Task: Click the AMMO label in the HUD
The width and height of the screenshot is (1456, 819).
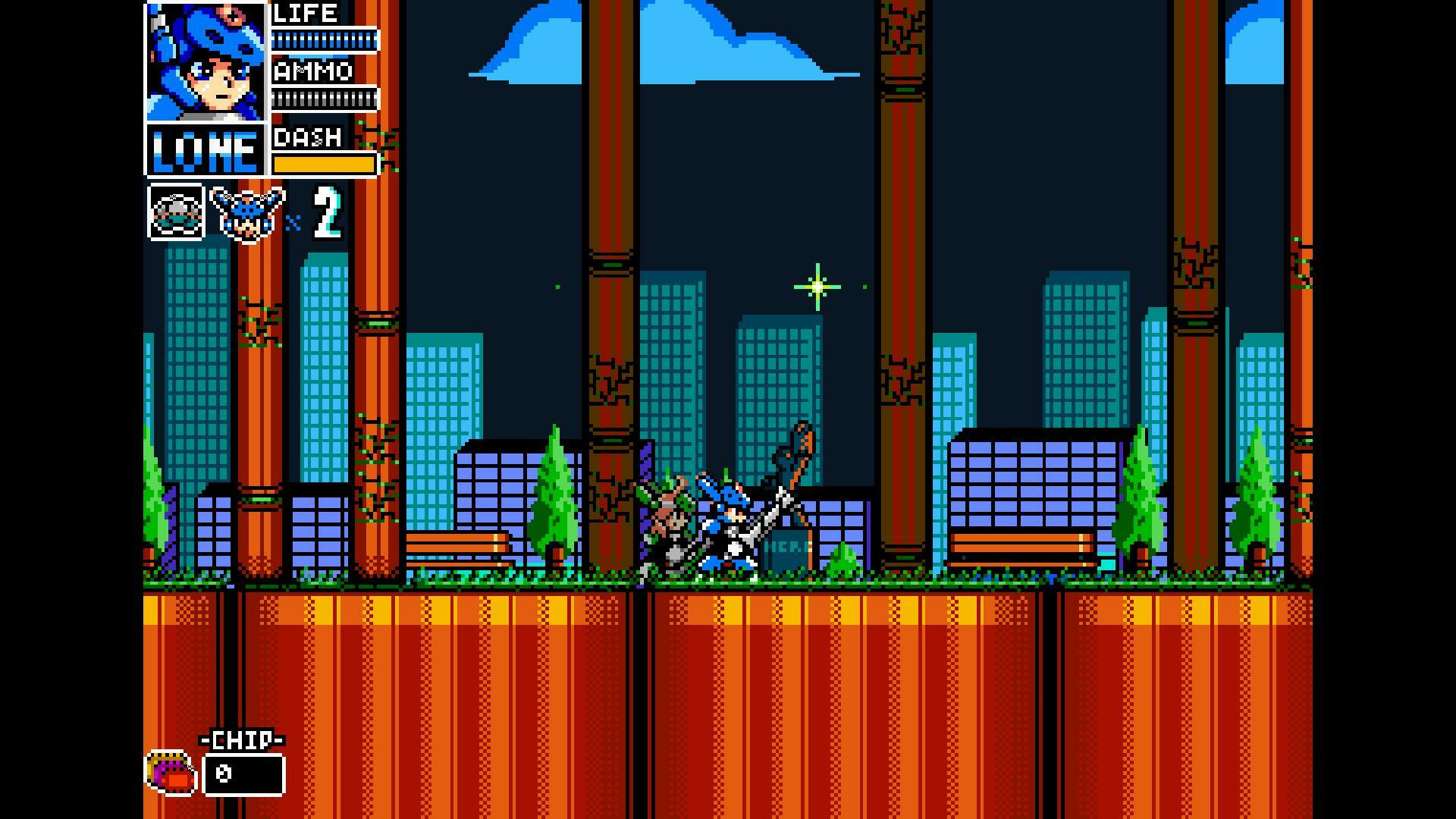Action: pos(313,71)
